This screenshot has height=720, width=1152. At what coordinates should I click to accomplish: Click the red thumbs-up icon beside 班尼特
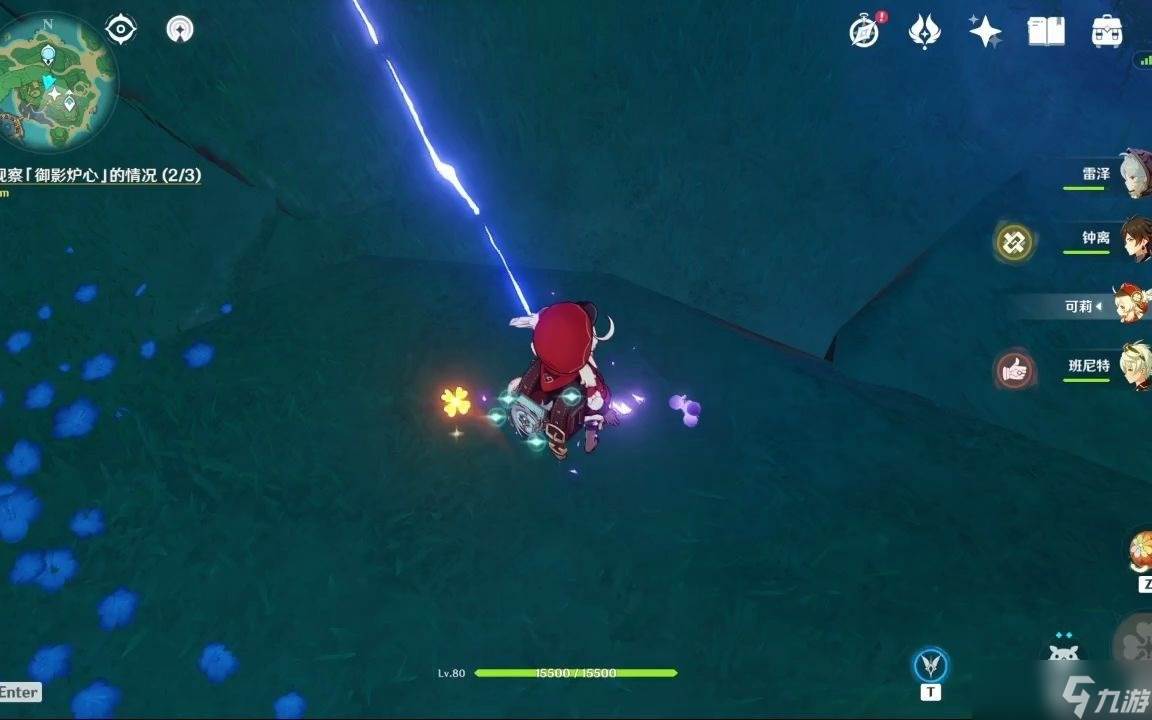coord(1013,369)
